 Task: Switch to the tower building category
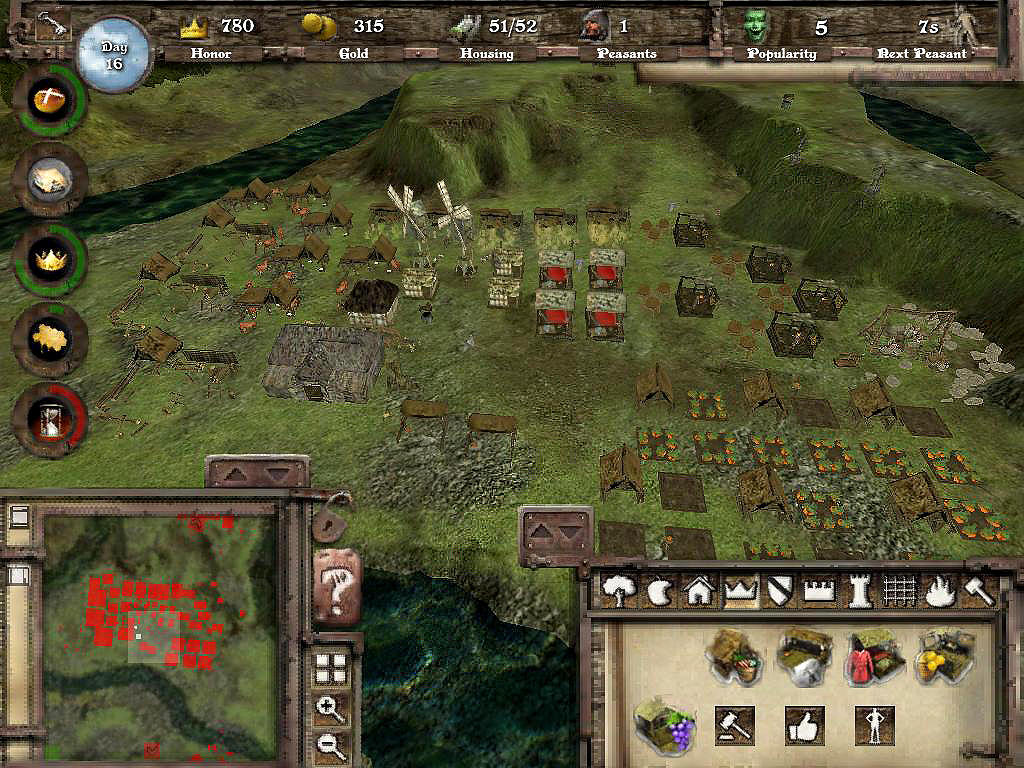(860, 592)
